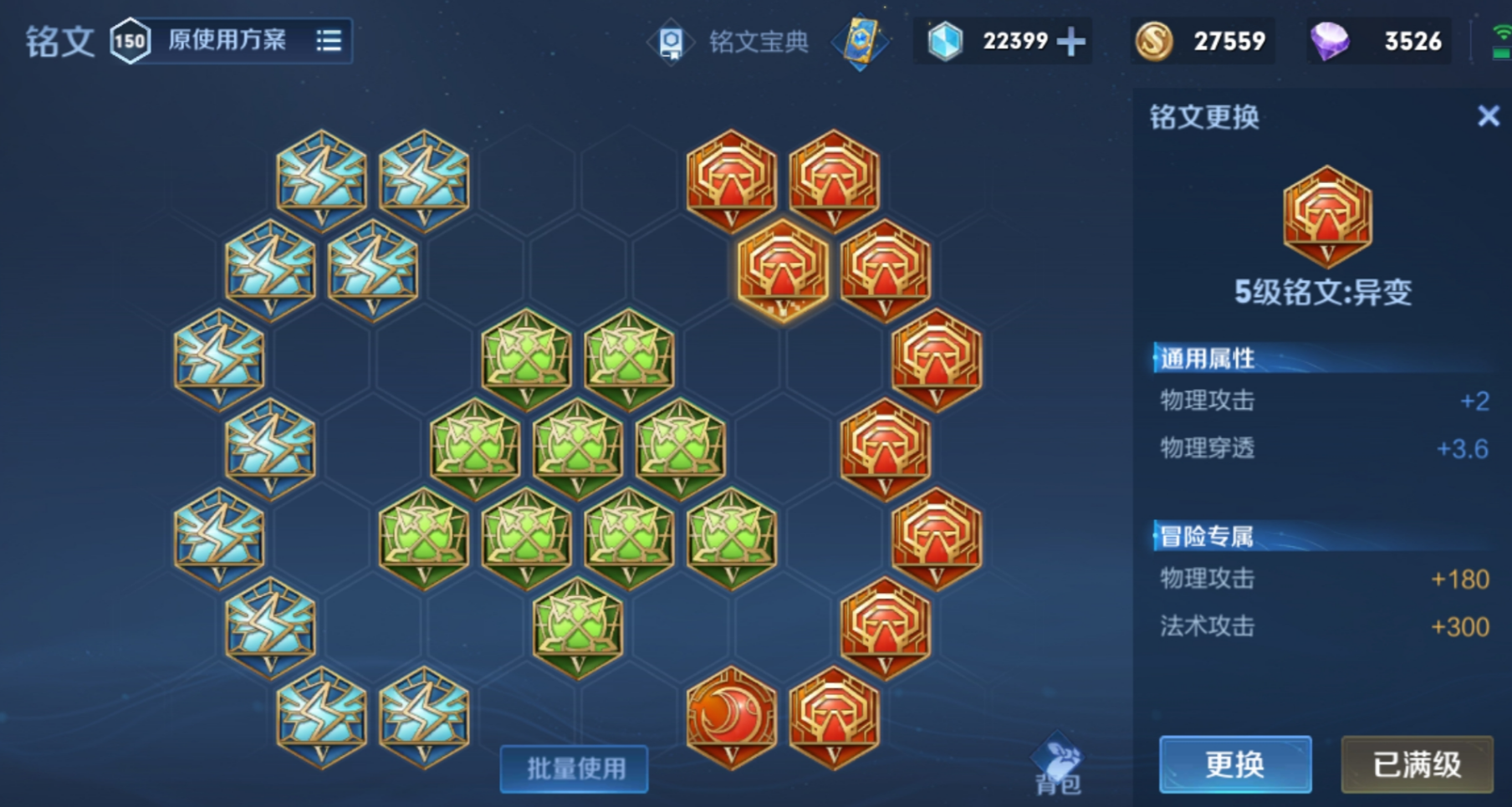This screenshot has height=807, width=1512.
Task: Expand the 冒险专属 attributes section
Action: [x=1205, y=536]
